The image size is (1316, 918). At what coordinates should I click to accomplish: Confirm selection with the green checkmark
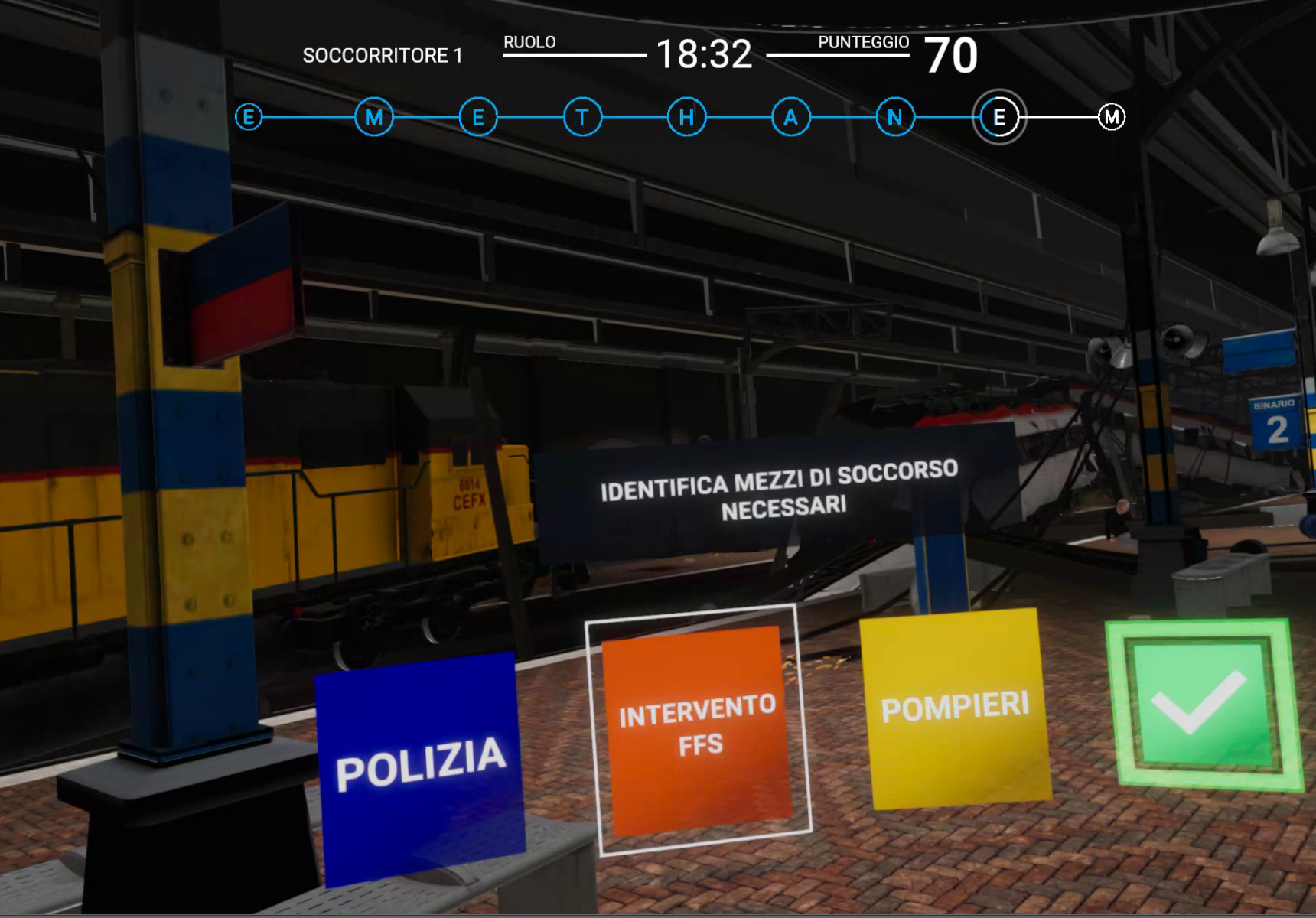point(1202,702)
